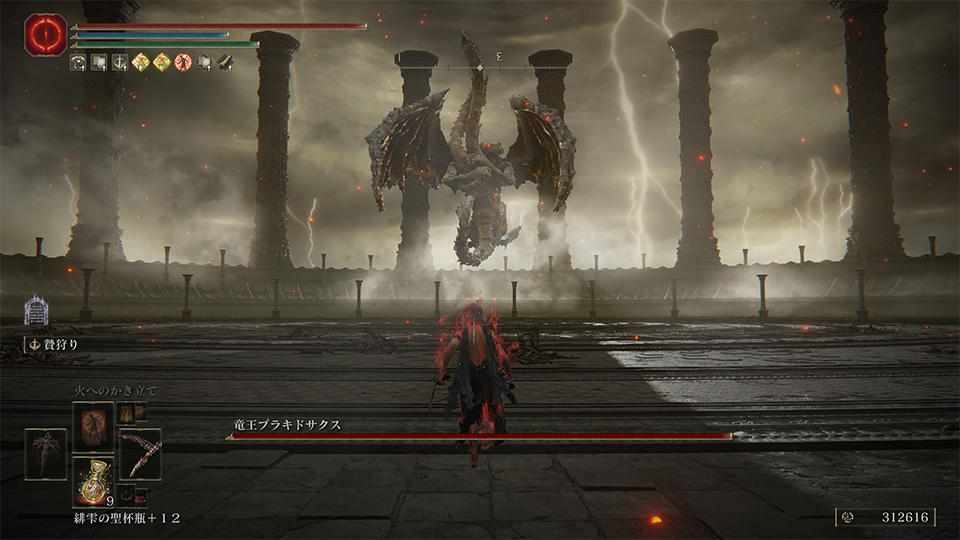Image resolution: width=960 pixels, height=540 pixels.
Task: Choose the 火へのかき立て spell slot
Action: 92,426
